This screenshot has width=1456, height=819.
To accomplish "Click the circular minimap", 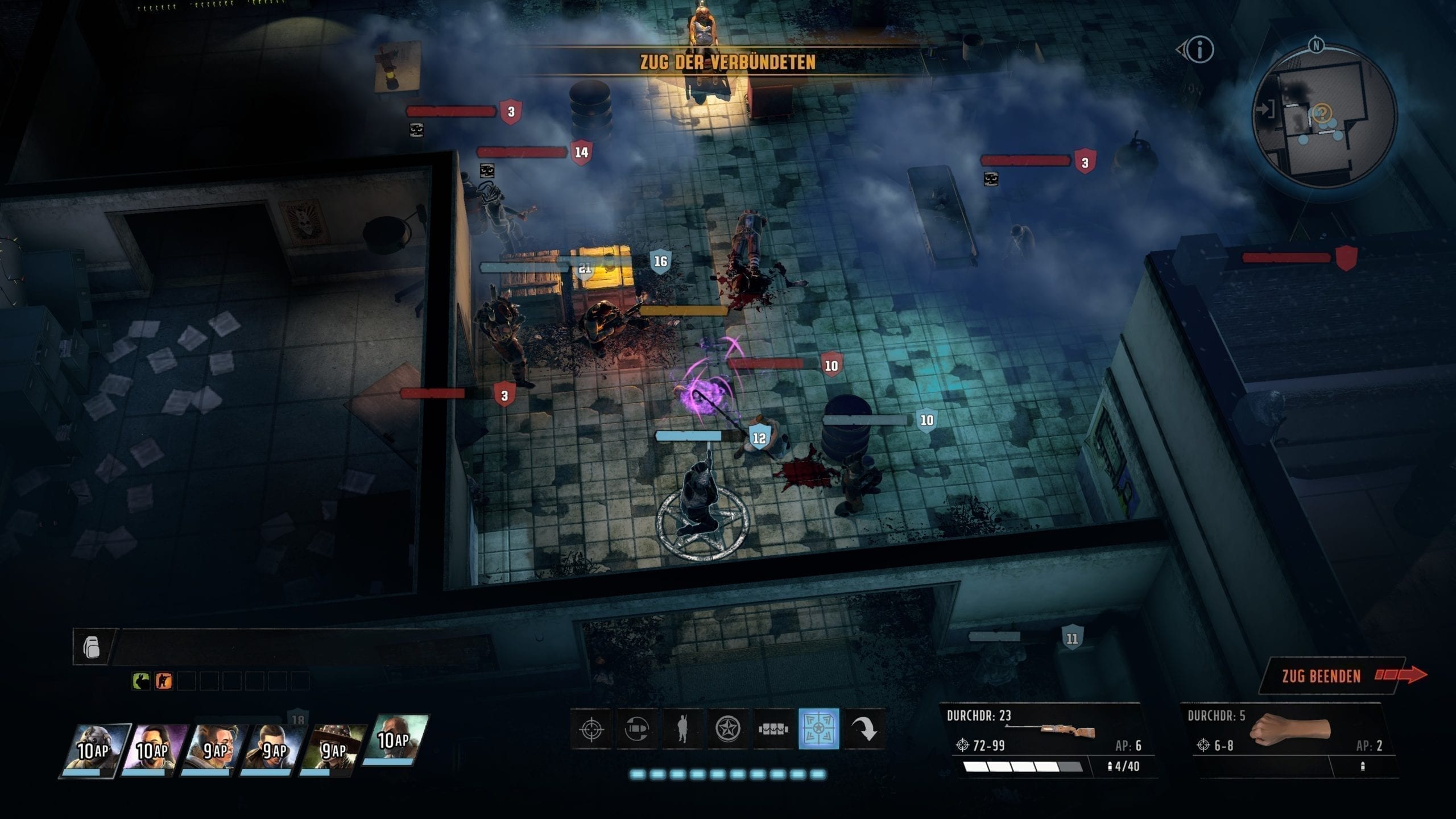I will click(1324, 117).
